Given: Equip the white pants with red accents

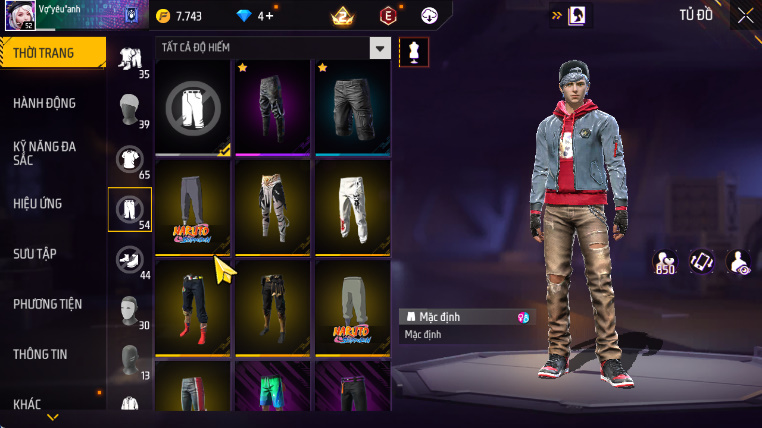Looking at the screenshot, I should pyautogui.click(x=352, y=207).
